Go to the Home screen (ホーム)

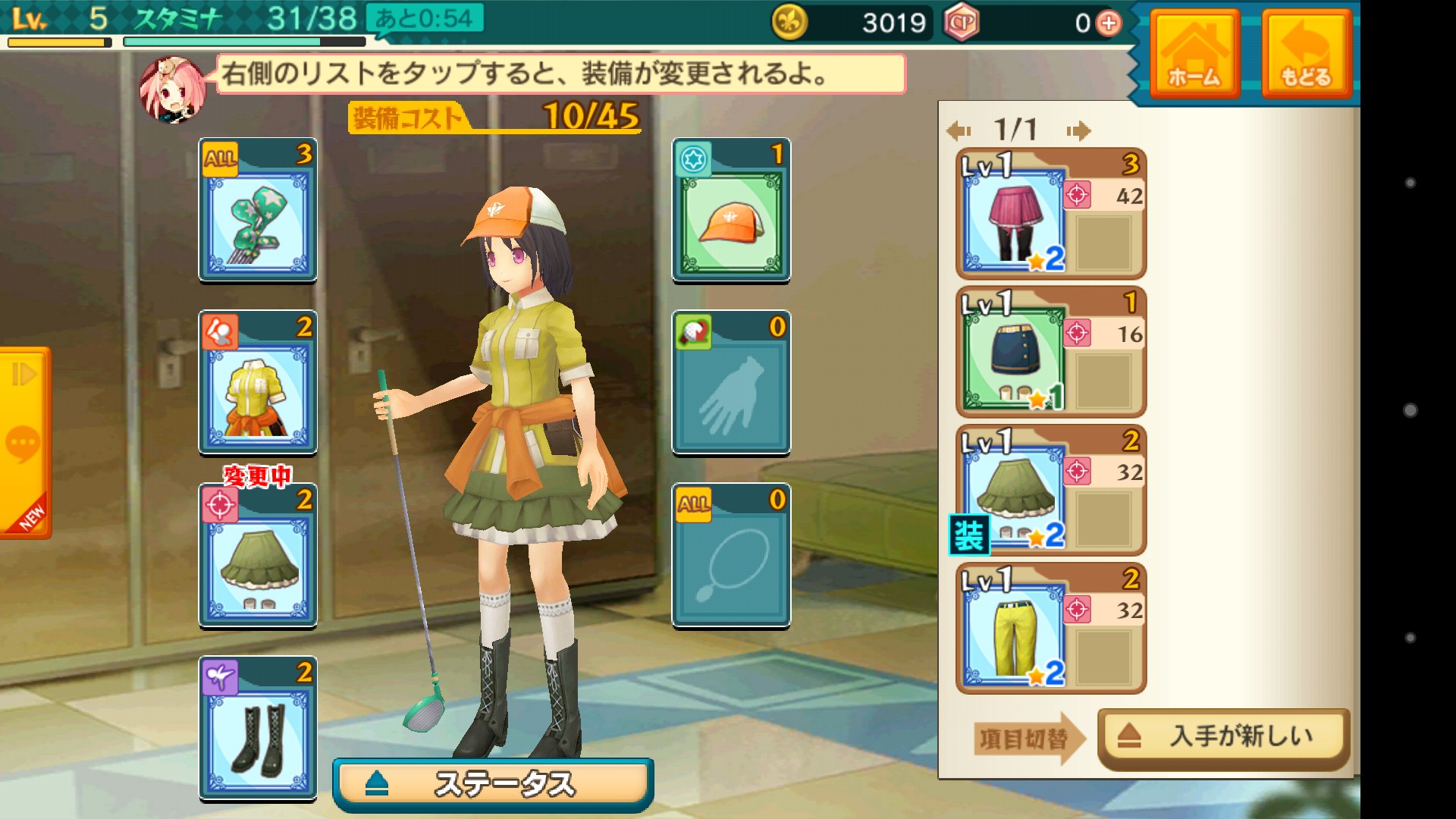(x=1194, y=55)
